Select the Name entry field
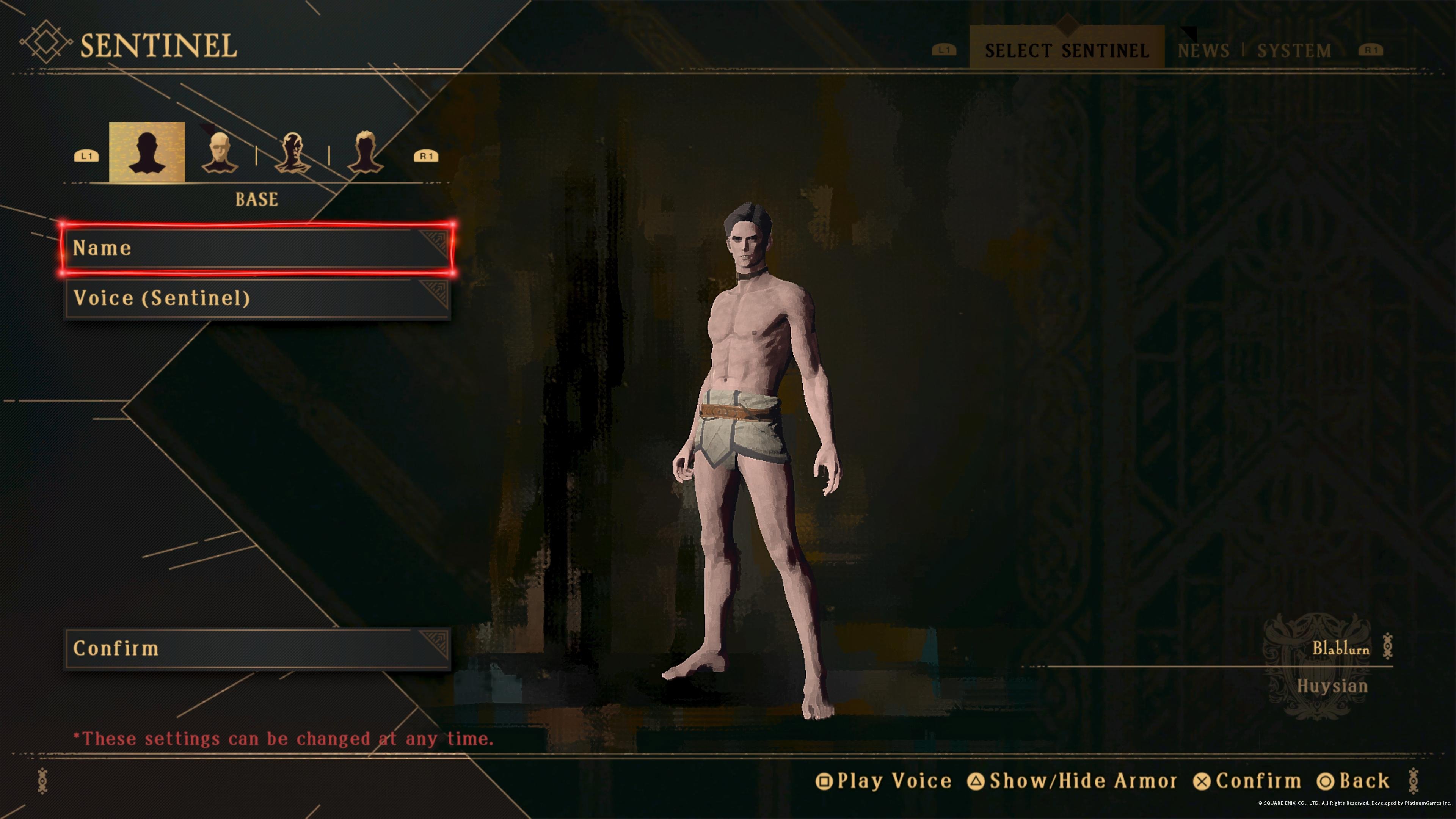The image size is (1456, 819). coord(257,249)
